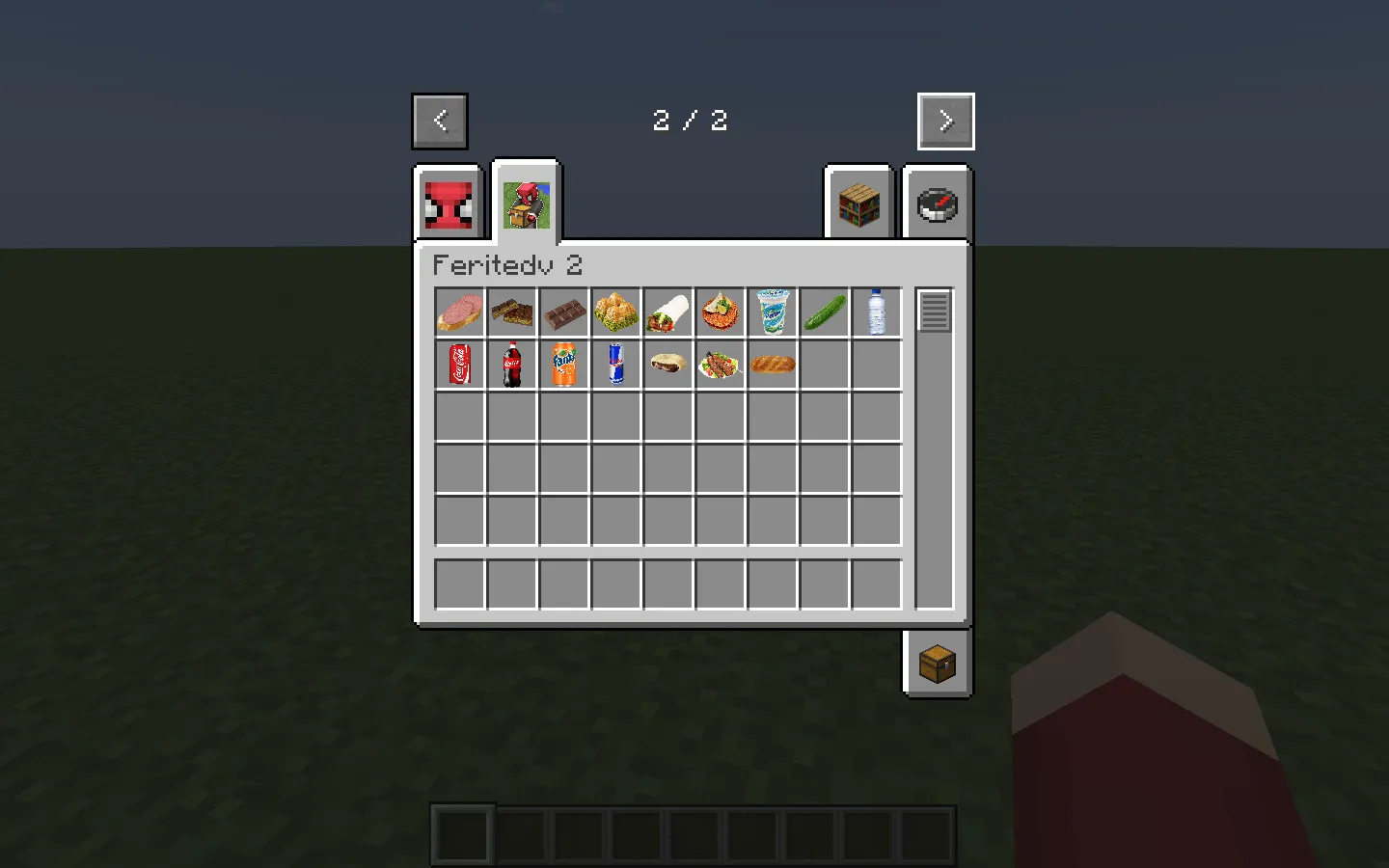Select the water bottle item
The width and height of the screenshot is (1389, 868).
(x=876, y=312)
